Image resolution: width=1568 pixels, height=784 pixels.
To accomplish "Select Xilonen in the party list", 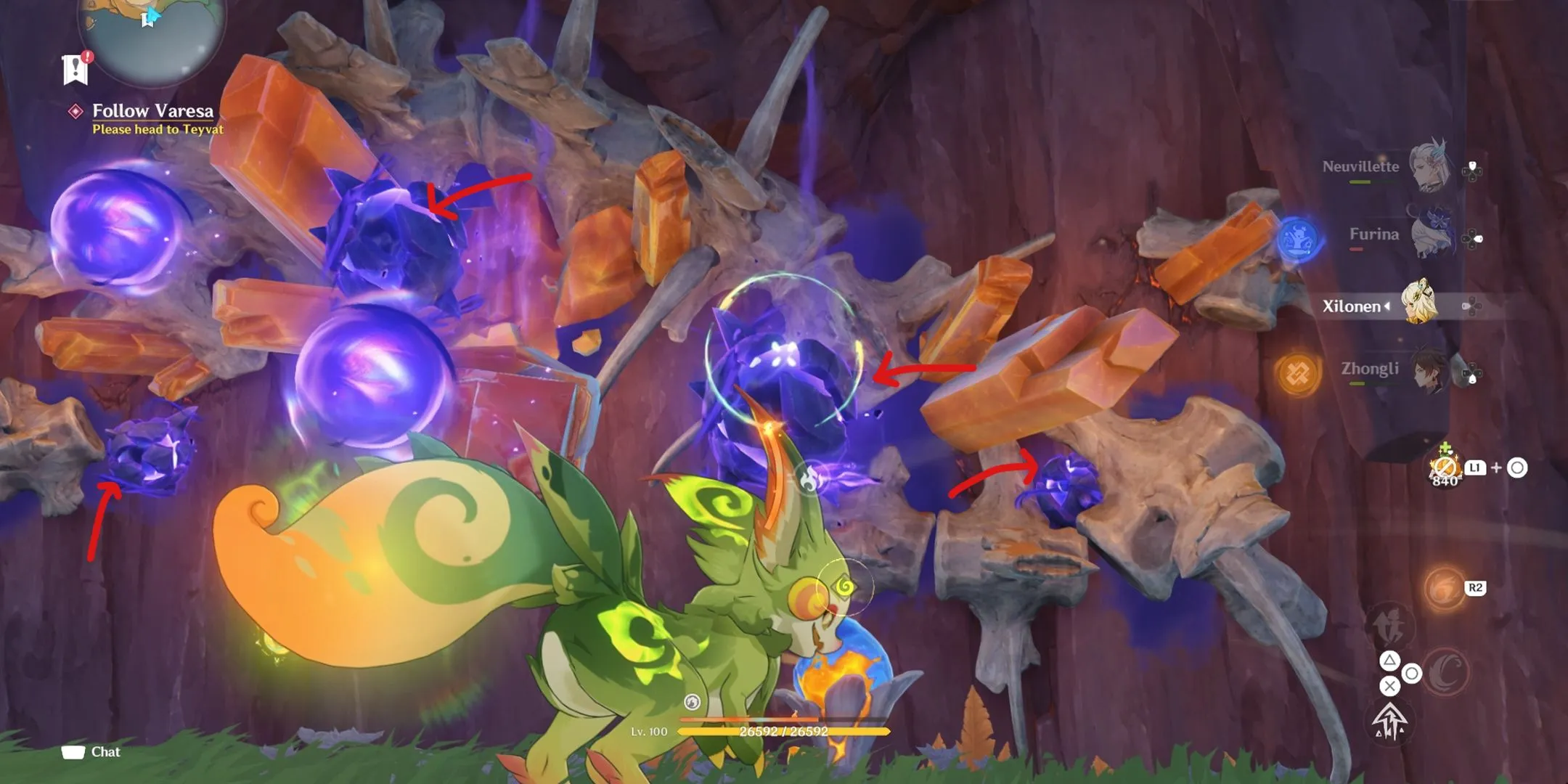I will 1418,303.
